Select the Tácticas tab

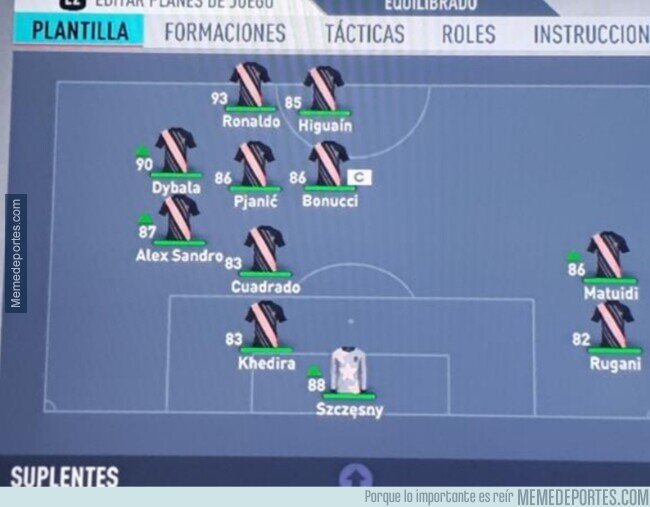click(x=364, y=33)
